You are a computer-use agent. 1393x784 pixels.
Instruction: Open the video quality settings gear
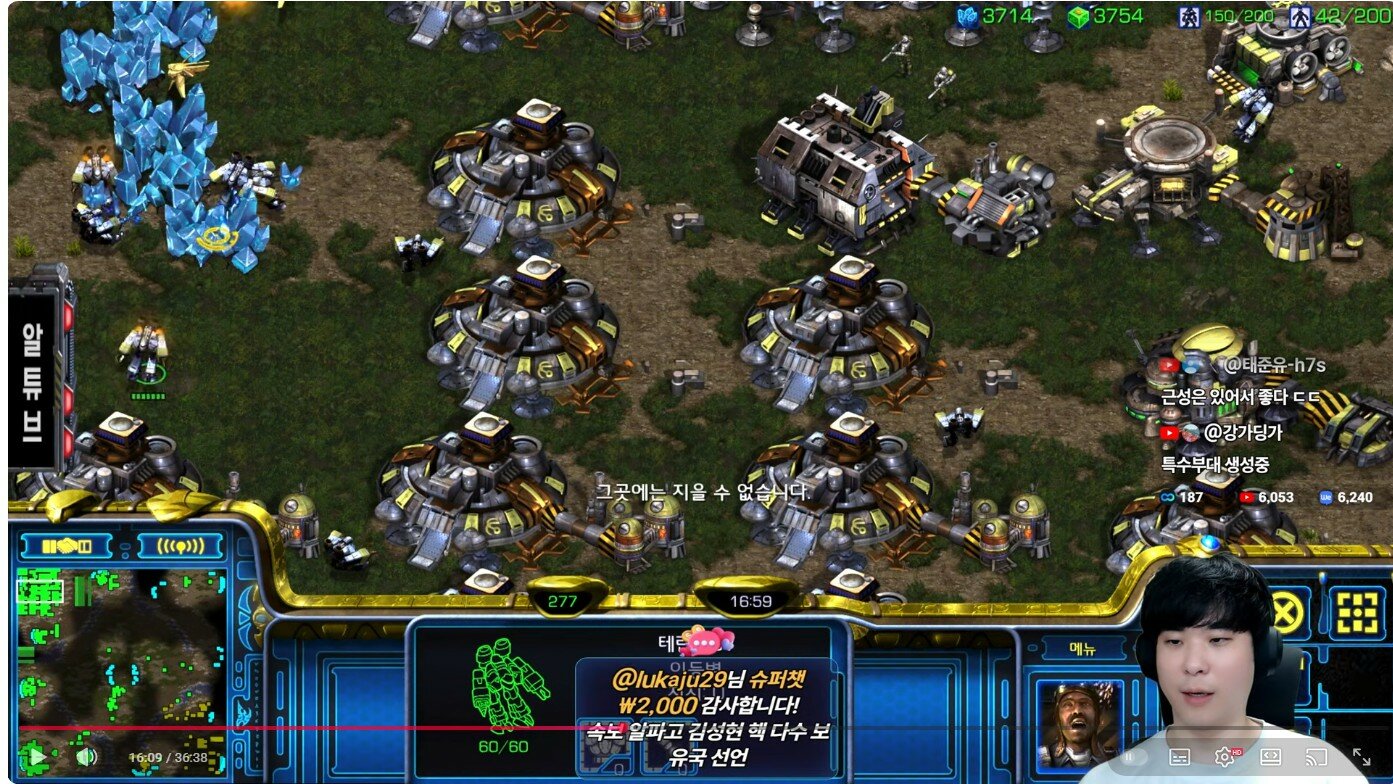point(1224,757)
